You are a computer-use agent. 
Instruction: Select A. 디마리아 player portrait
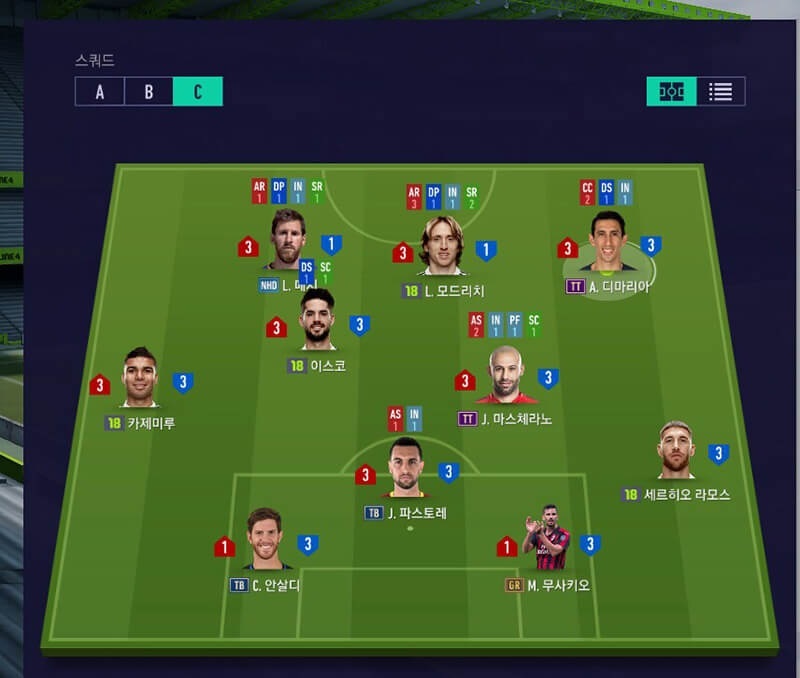point(607,243)
